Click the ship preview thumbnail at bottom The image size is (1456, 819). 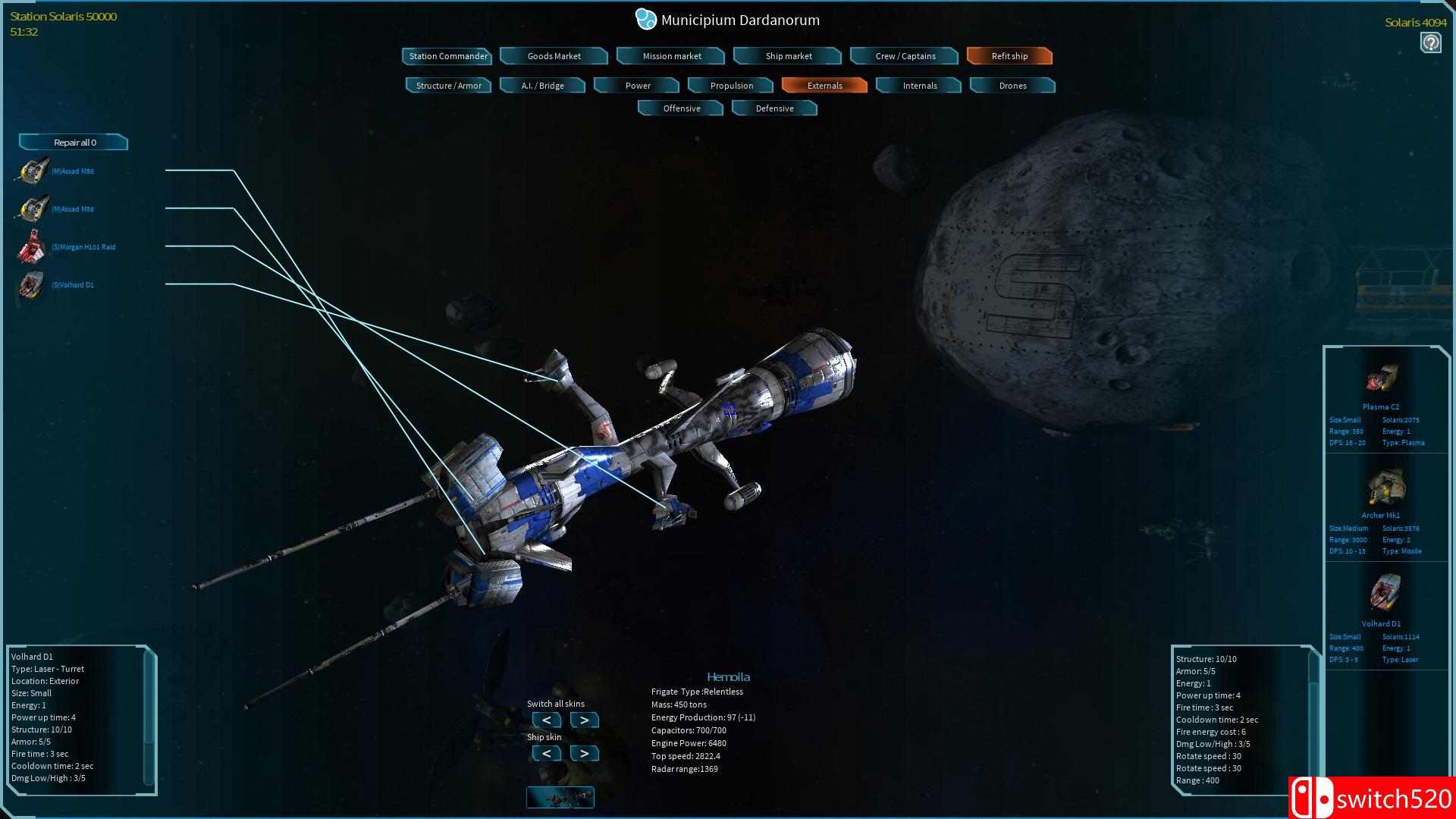(560, 797)
